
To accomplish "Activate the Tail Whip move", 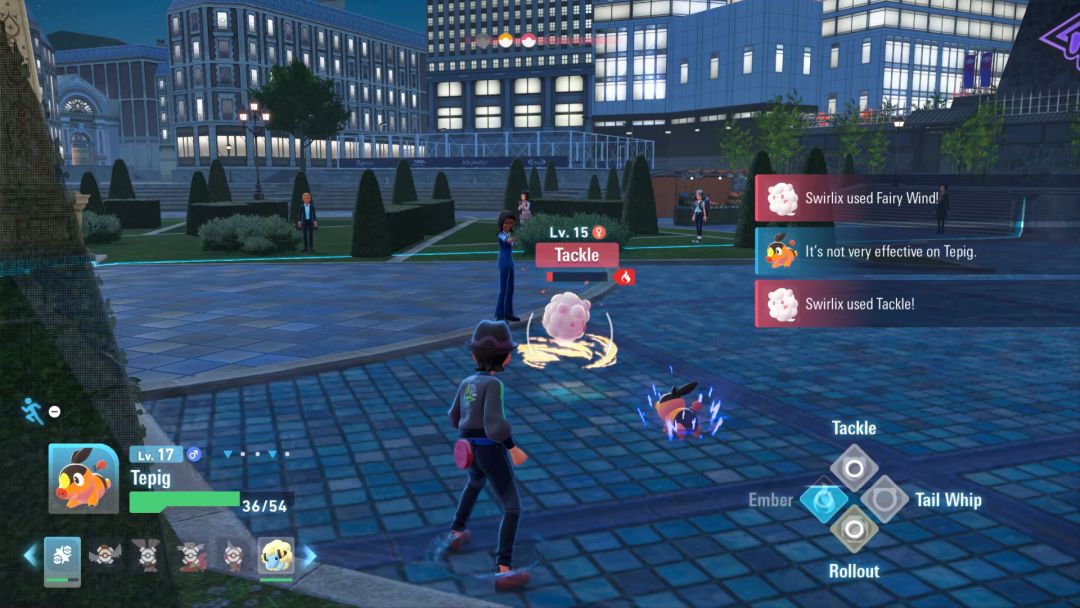I will [884, 499].
